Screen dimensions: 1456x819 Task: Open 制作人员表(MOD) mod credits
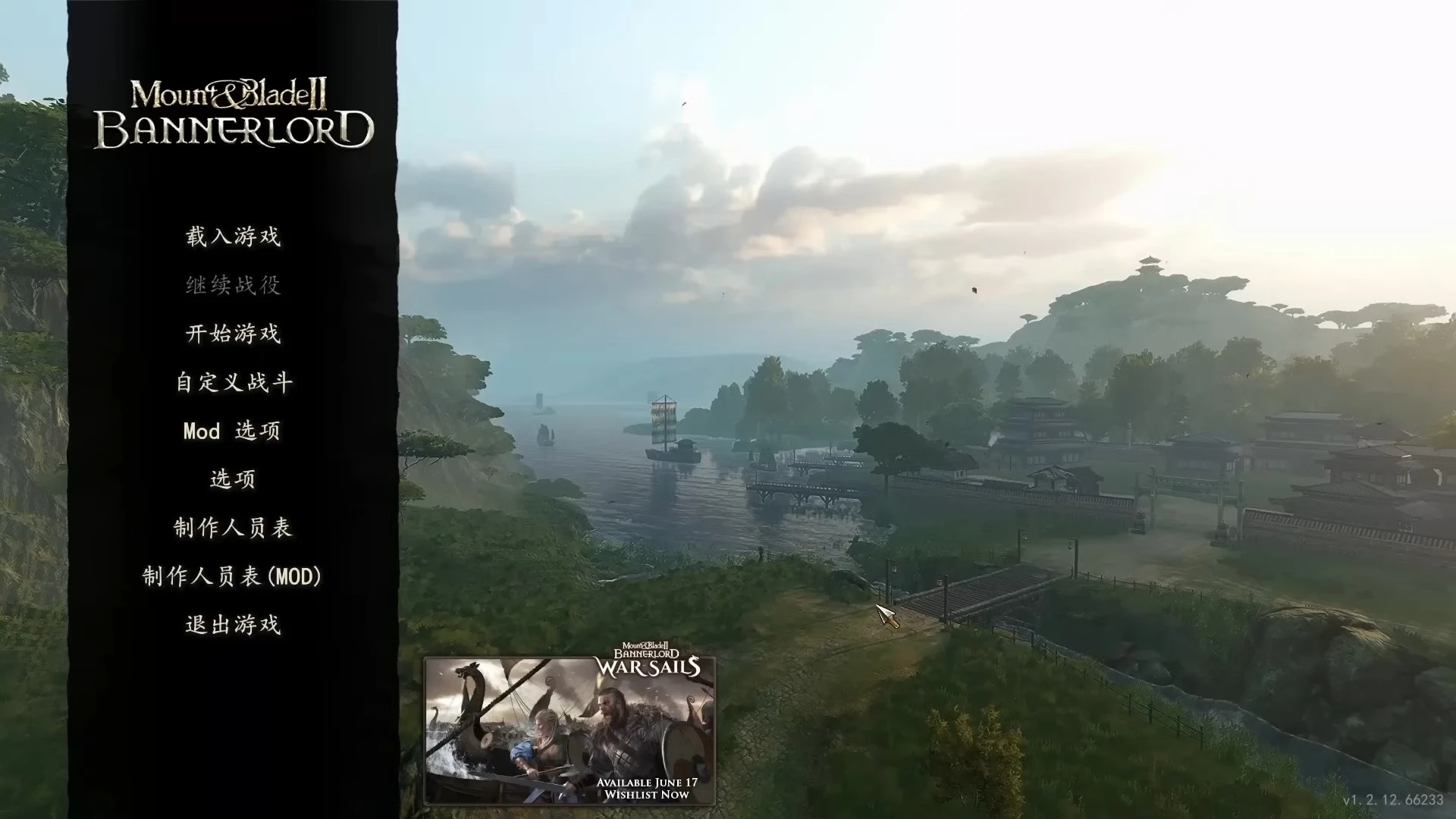pyautogui.click(x=234, y=576)
